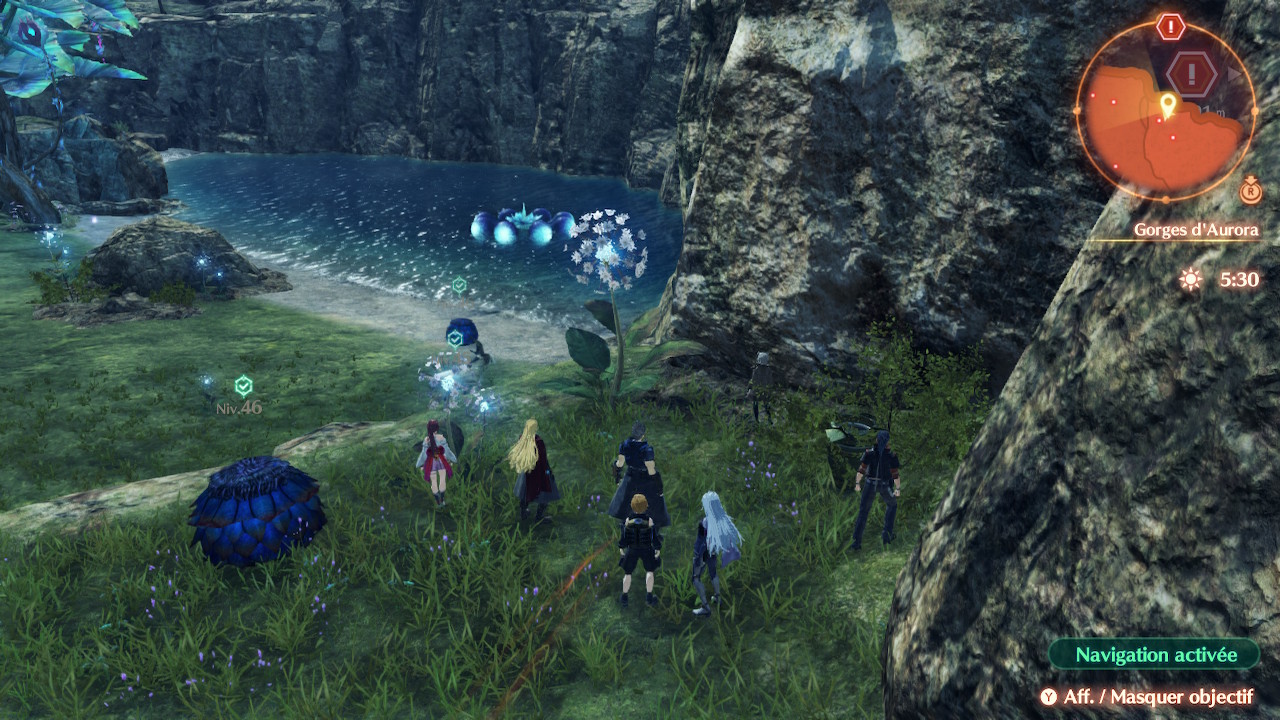Screen dimensions: 1280x720
Task: Click the yellow location pin on the minimap
Action: pos(1167,104)
